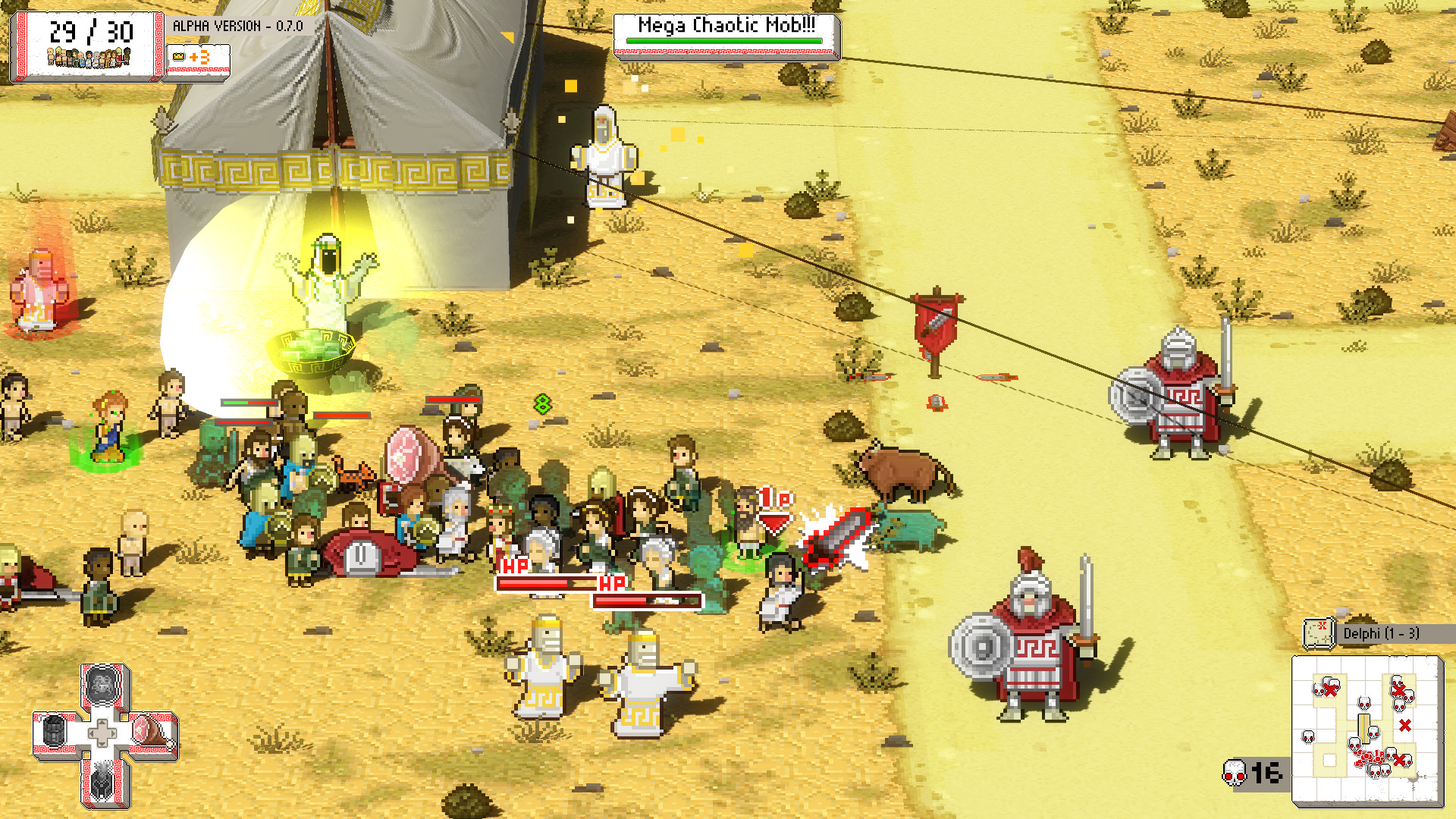The height and width of the screenshot is (819, 1456).
Task: Select the barrel icon on the mob d-pad
Action: [54, 732]
